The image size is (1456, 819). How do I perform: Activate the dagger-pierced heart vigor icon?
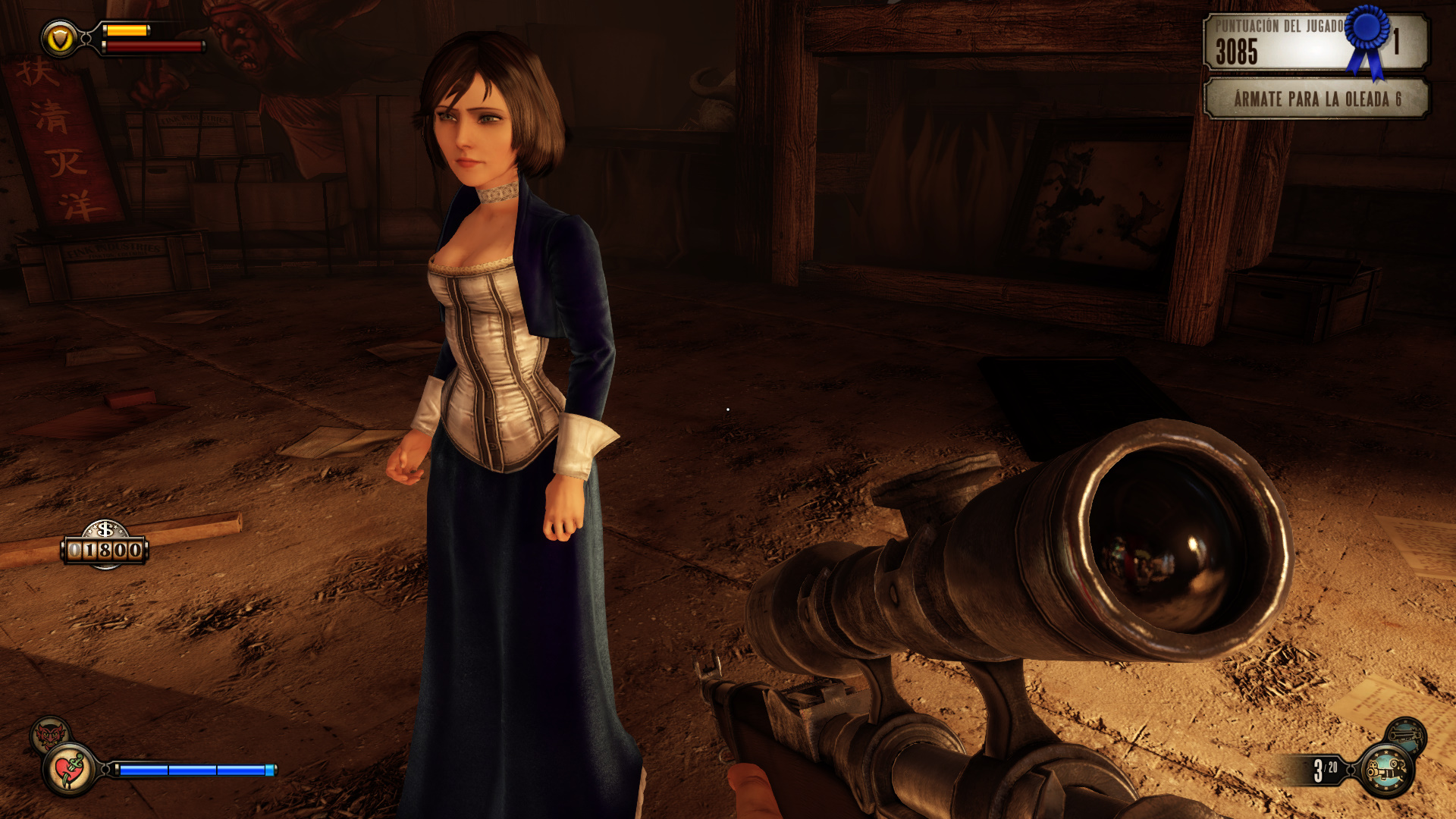tap(71, 770)
